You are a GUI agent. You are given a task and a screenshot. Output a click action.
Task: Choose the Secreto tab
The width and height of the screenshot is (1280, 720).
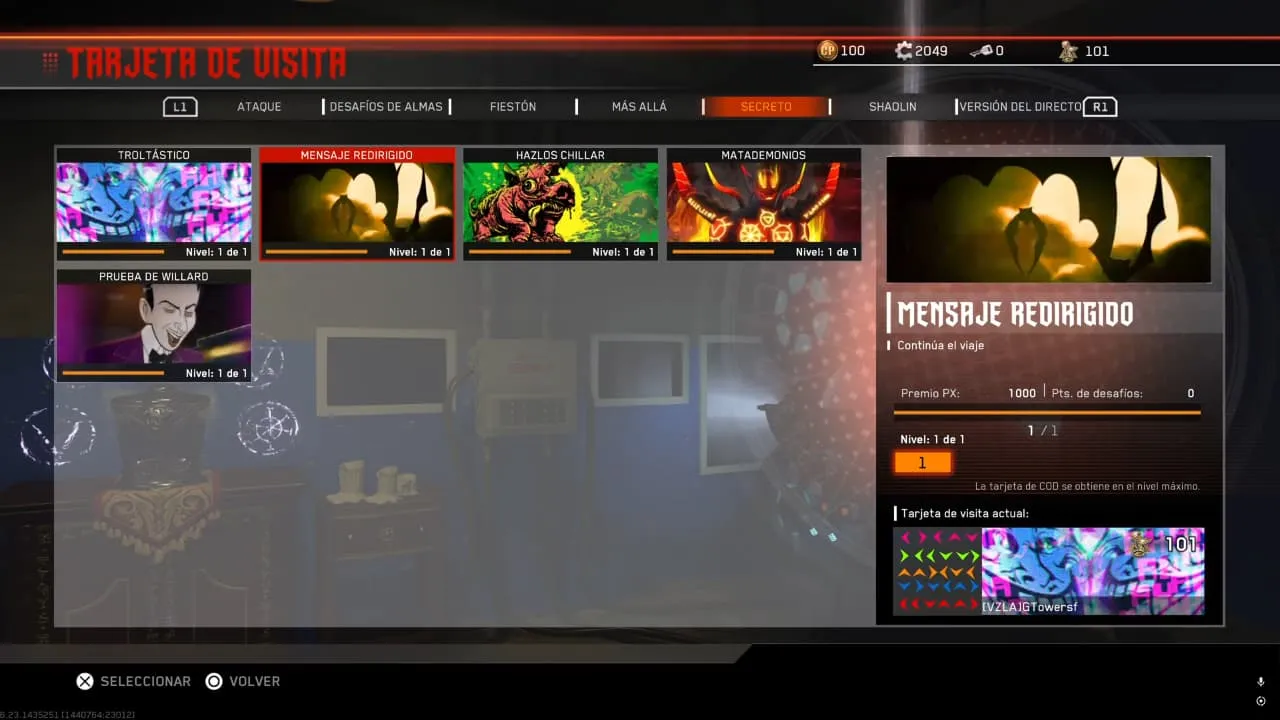[766, 107]
